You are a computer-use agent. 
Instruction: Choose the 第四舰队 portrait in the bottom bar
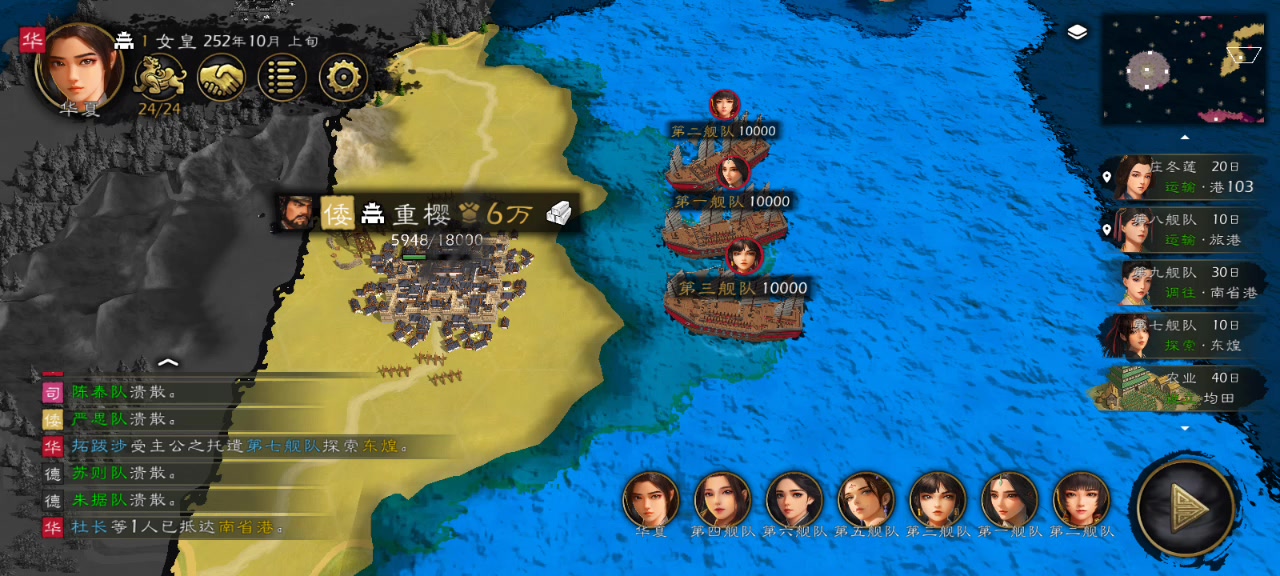coord(722,499)
